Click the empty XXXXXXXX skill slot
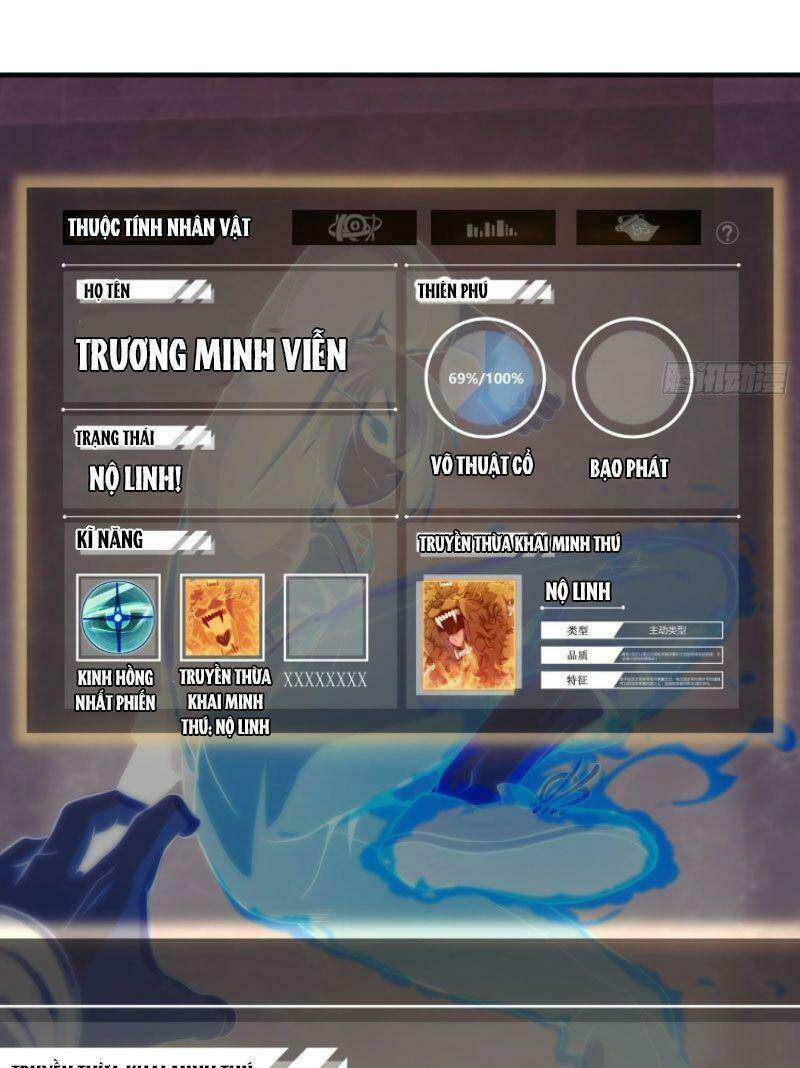Screen dimensions: 800x1068 326,617
